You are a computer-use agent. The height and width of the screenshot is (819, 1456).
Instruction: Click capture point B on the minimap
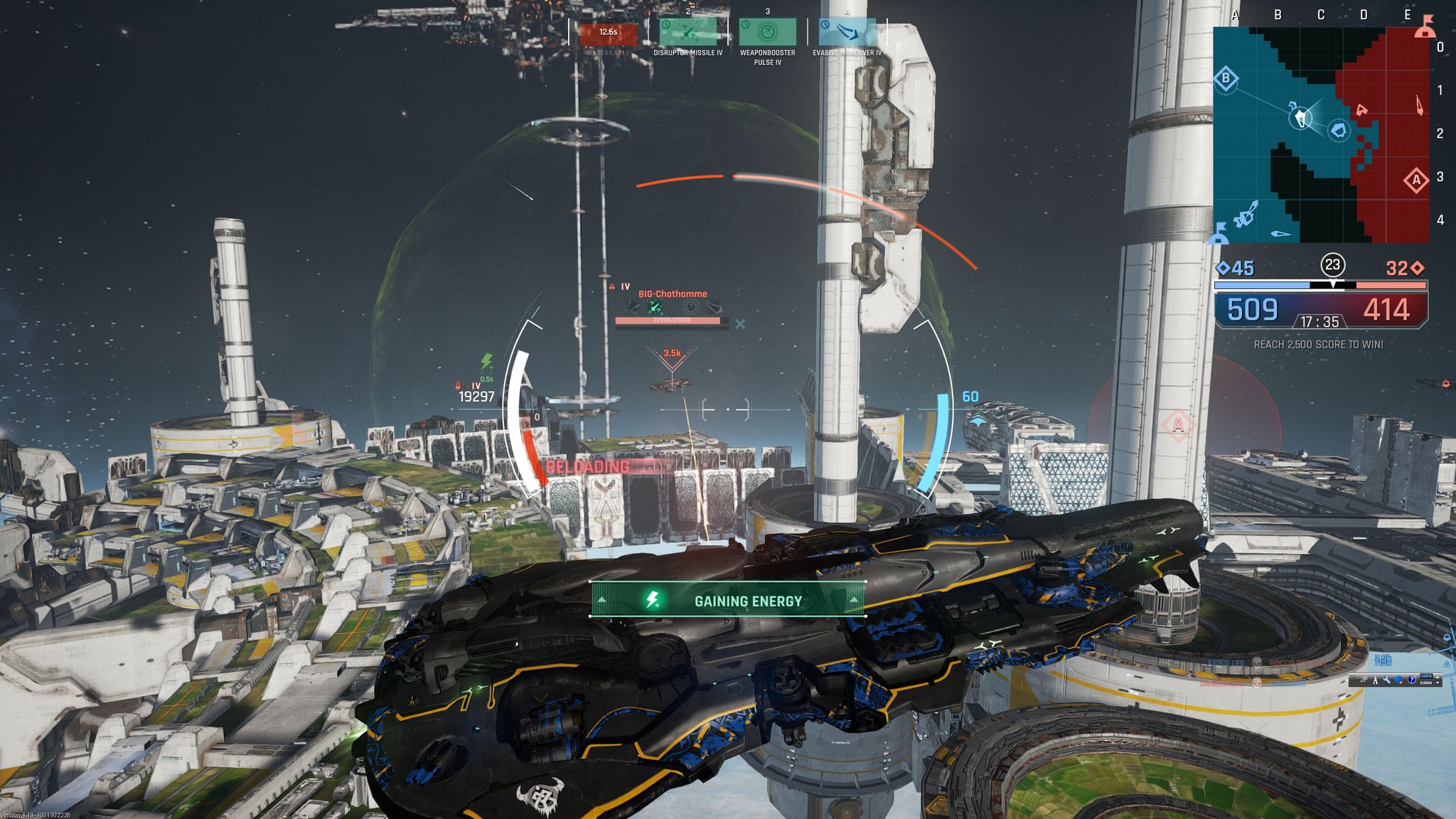[1226, 78]
